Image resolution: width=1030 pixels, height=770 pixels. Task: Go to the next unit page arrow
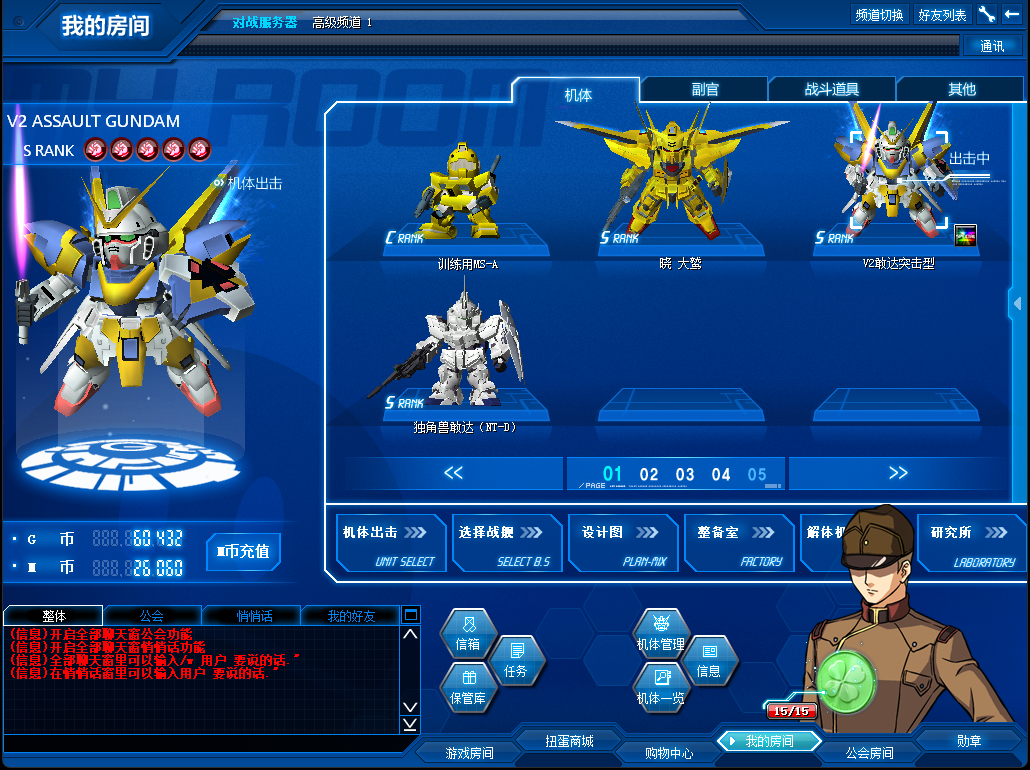click(x=897, y=473)
